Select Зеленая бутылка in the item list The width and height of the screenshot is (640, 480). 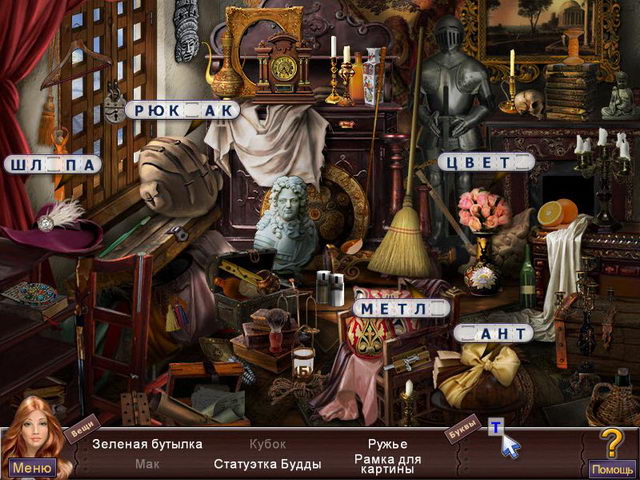[147, 444]
